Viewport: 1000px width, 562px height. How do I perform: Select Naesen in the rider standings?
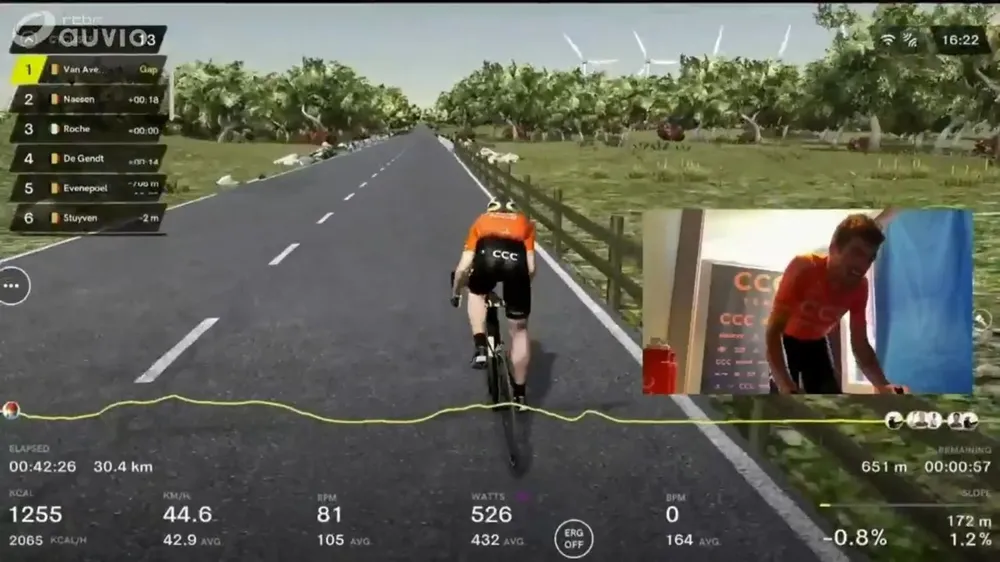click(x=88, y=99)
